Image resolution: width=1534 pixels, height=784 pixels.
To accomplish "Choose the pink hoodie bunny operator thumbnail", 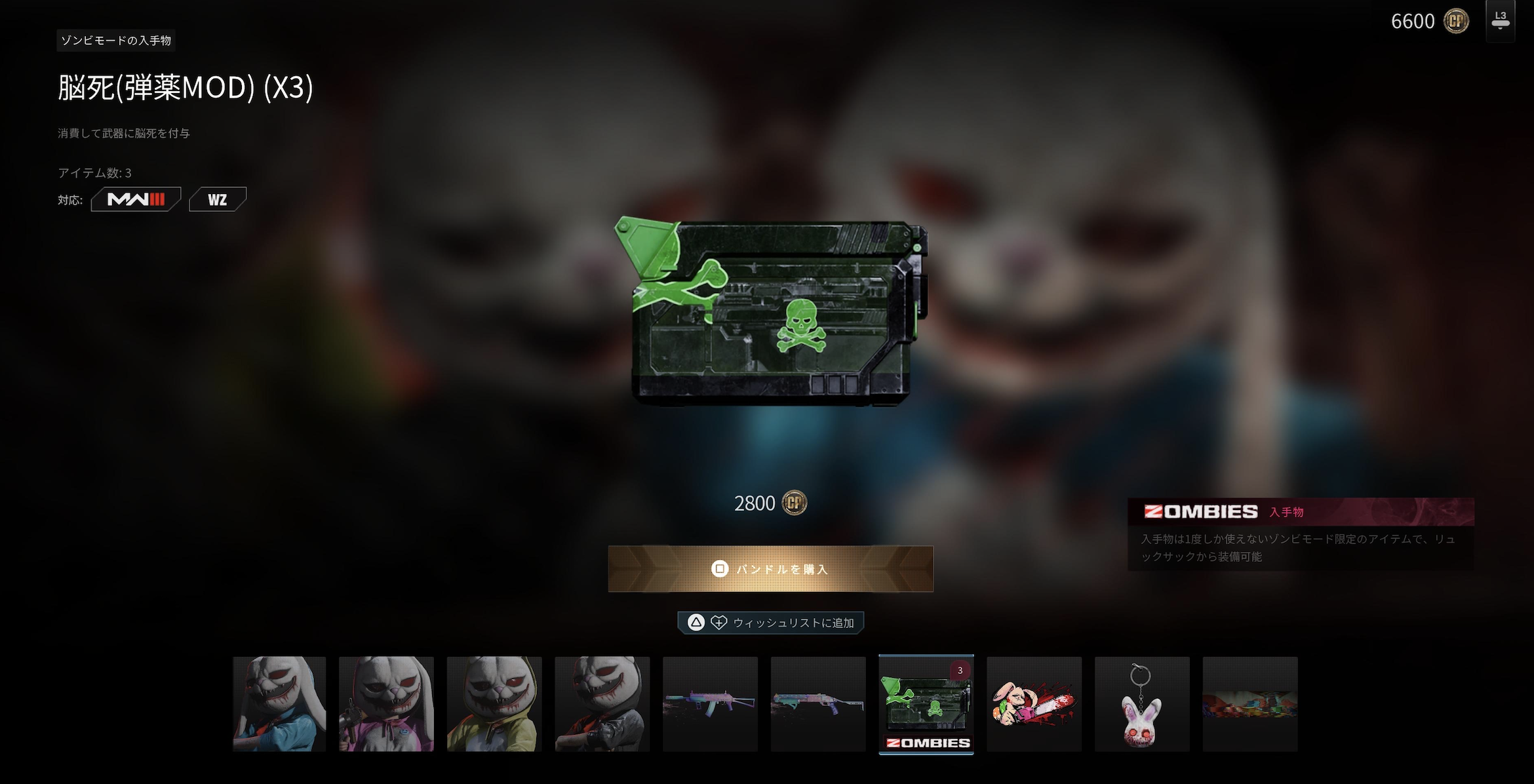I will pos(386,704).
